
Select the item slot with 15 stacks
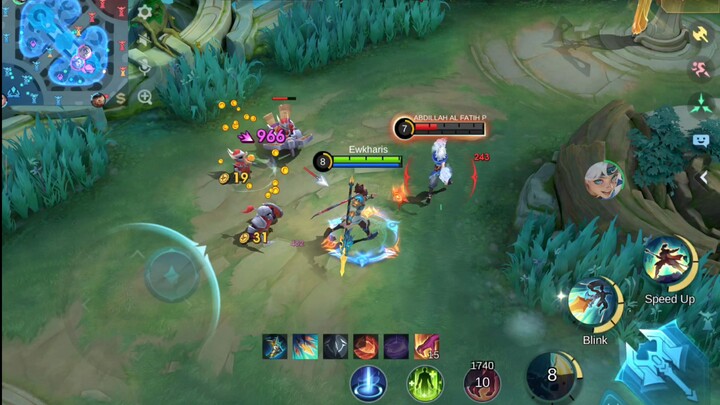[x=427, y=346]
